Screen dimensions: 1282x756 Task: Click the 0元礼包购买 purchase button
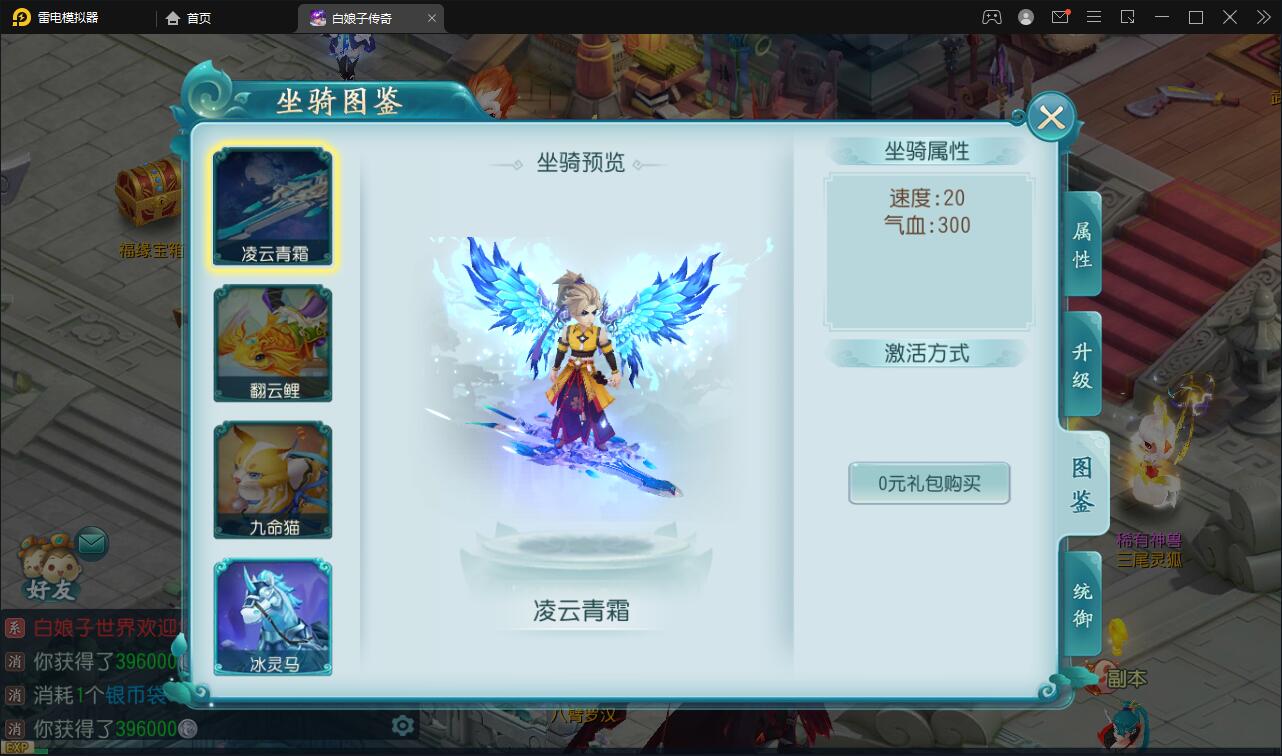[x=928, y=483]
